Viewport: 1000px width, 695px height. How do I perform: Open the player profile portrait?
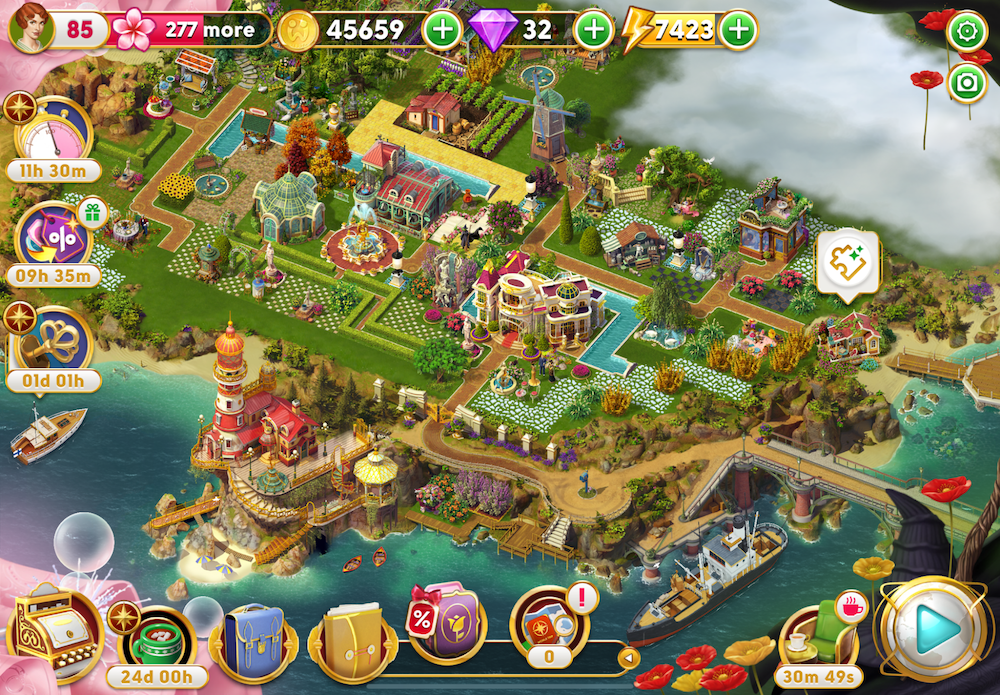point(31,29)
